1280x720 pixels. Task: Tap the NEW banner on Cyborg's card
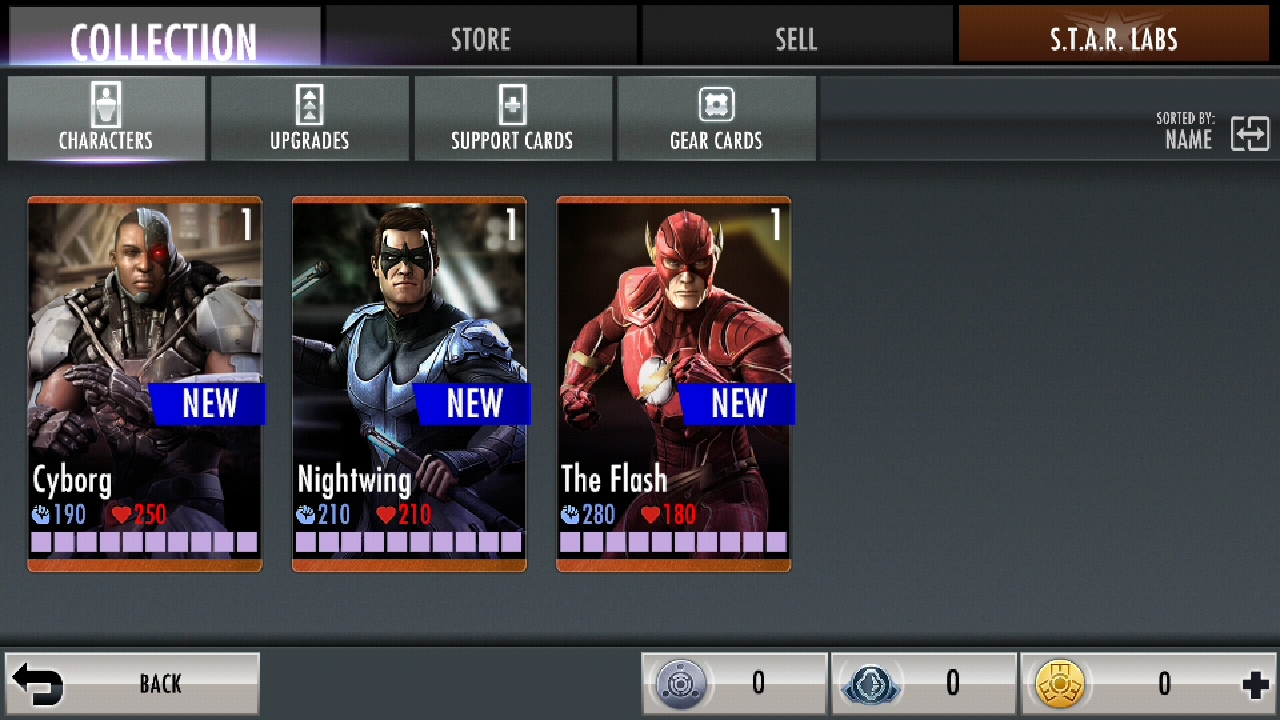point(209,404)
